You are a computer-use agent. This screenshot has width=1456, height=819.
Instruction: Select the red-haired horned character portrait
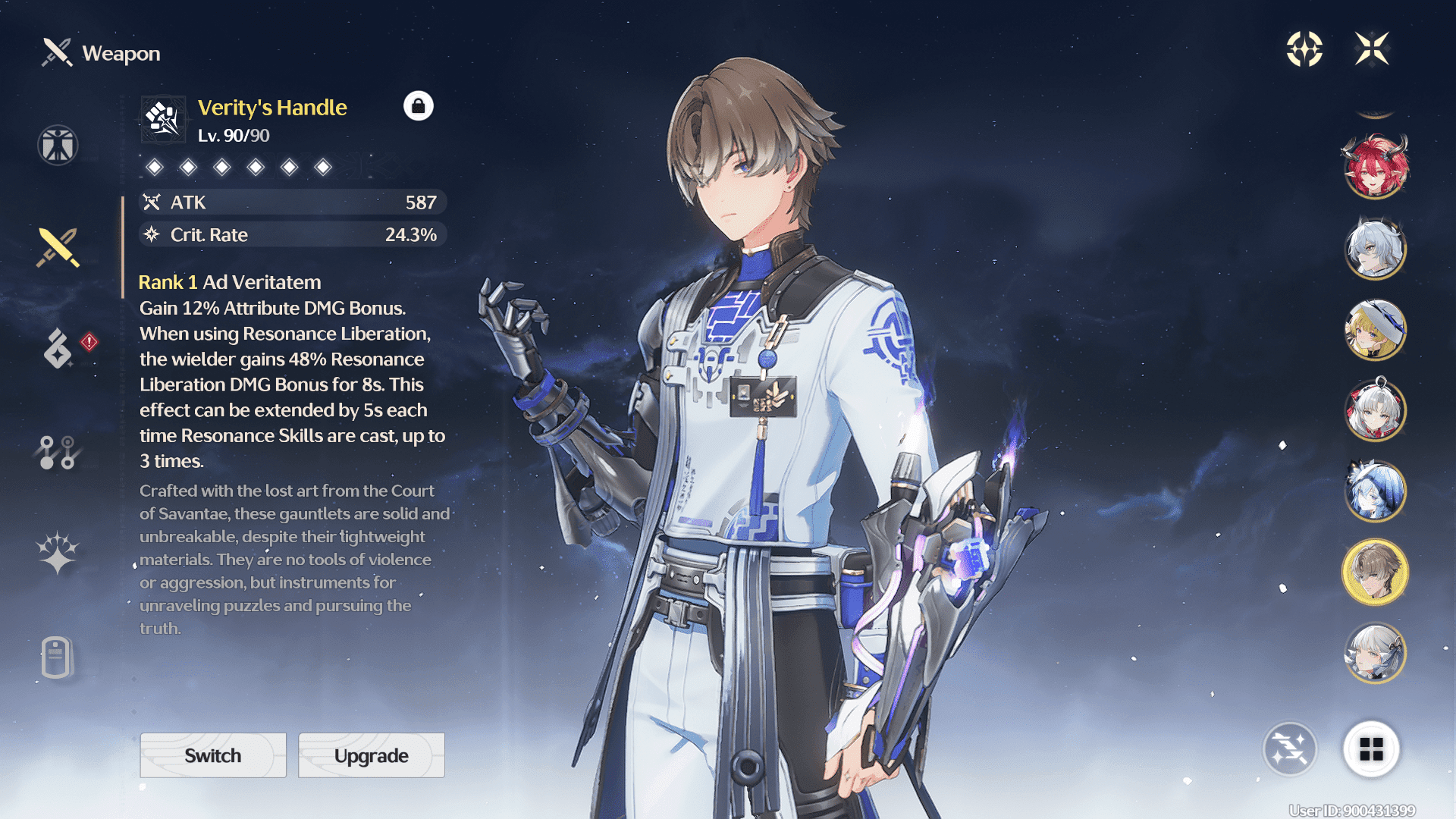[1375, 166]
